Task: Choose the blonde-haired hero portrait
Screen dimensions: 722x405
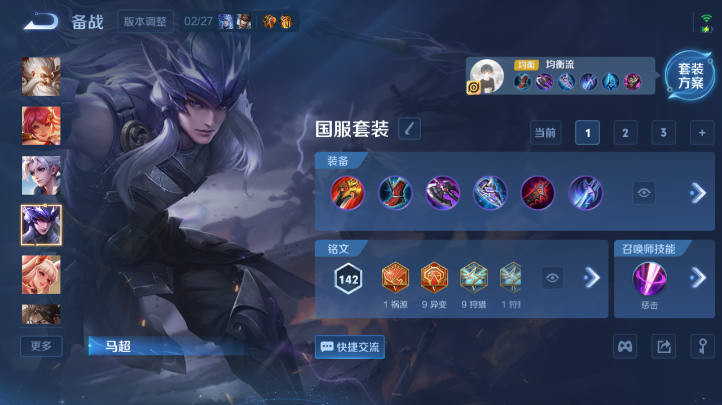Action: (41, 274)
